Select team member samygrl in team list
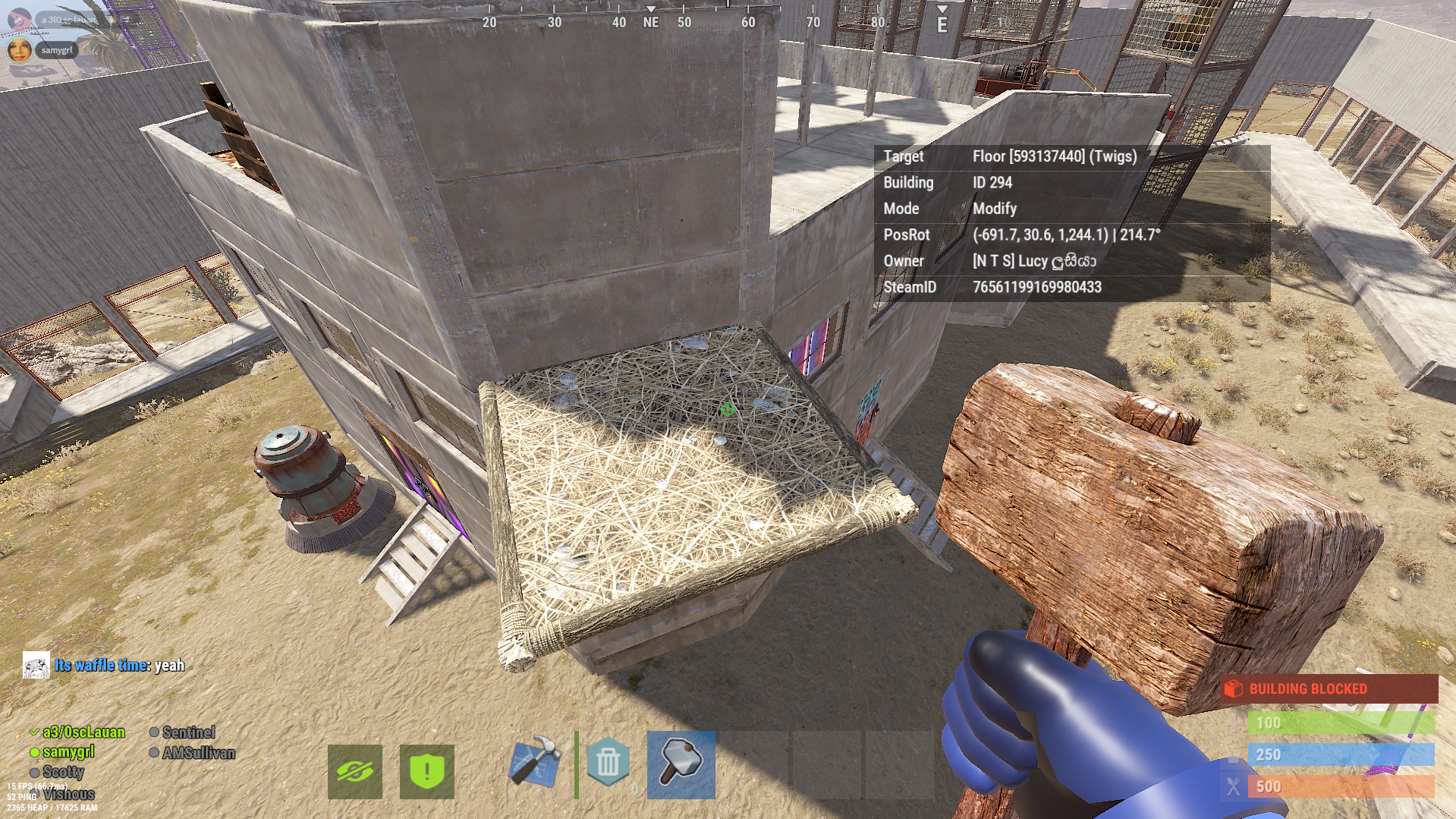Viewport: 1456px width, 819px height. [x=68, y=752]
